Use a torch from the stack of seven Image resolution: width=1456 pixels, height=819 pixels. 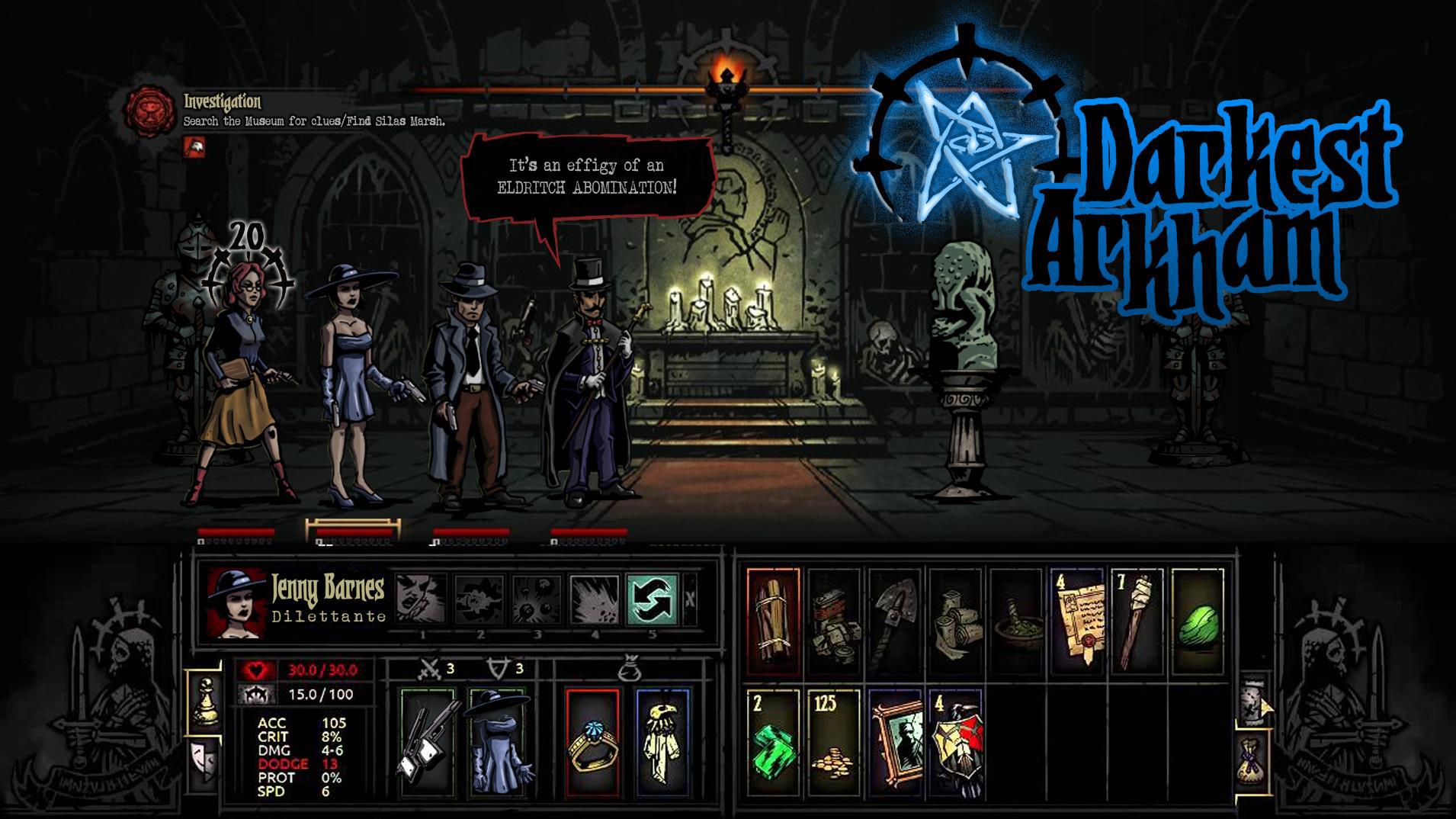(x=1137, y=621)
